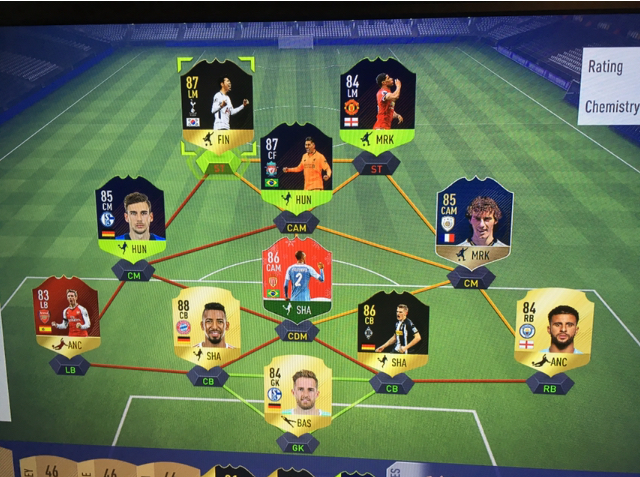The width and height of the screenshot is (640, 477).
Task: Choose the red 86 CDM card
Action: 296,279
